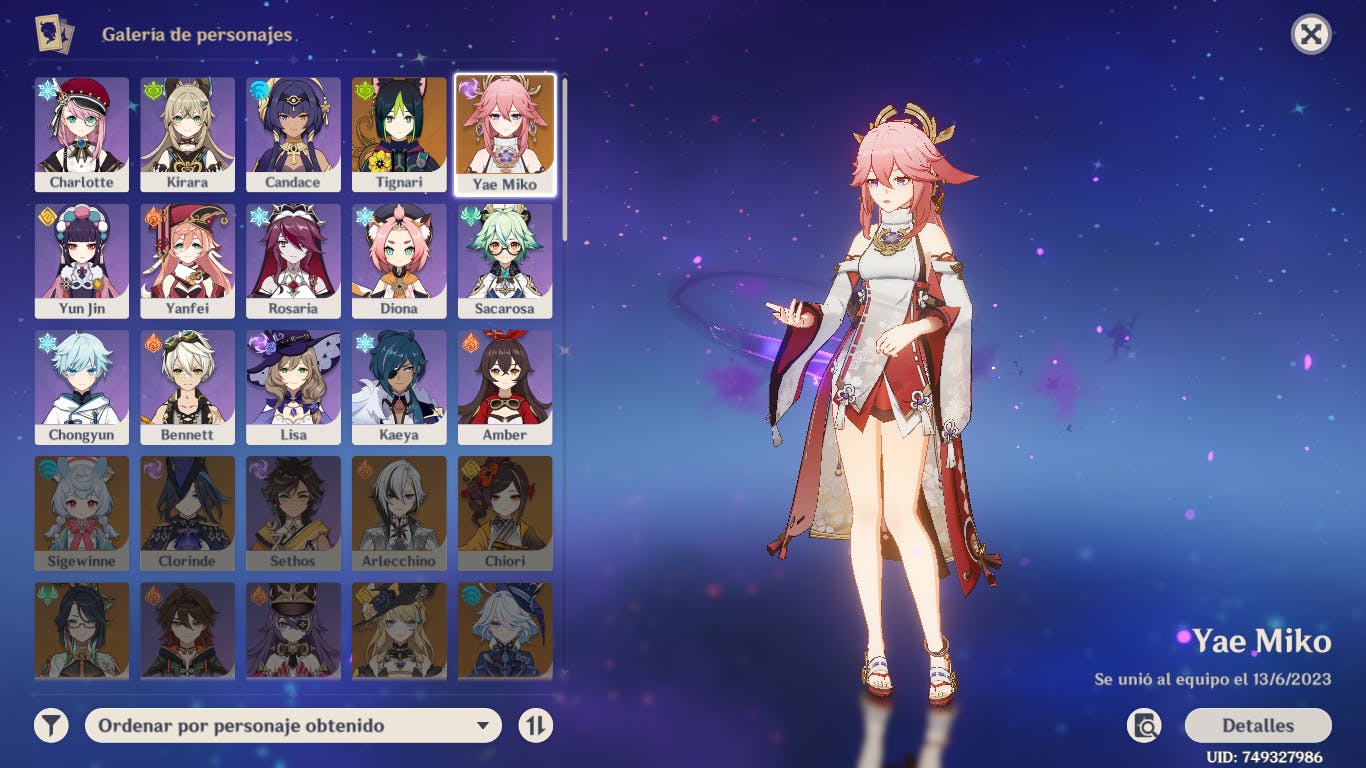Choose Yanfei's portrait
The image size is (1366, 768).
tap(188, 261)
